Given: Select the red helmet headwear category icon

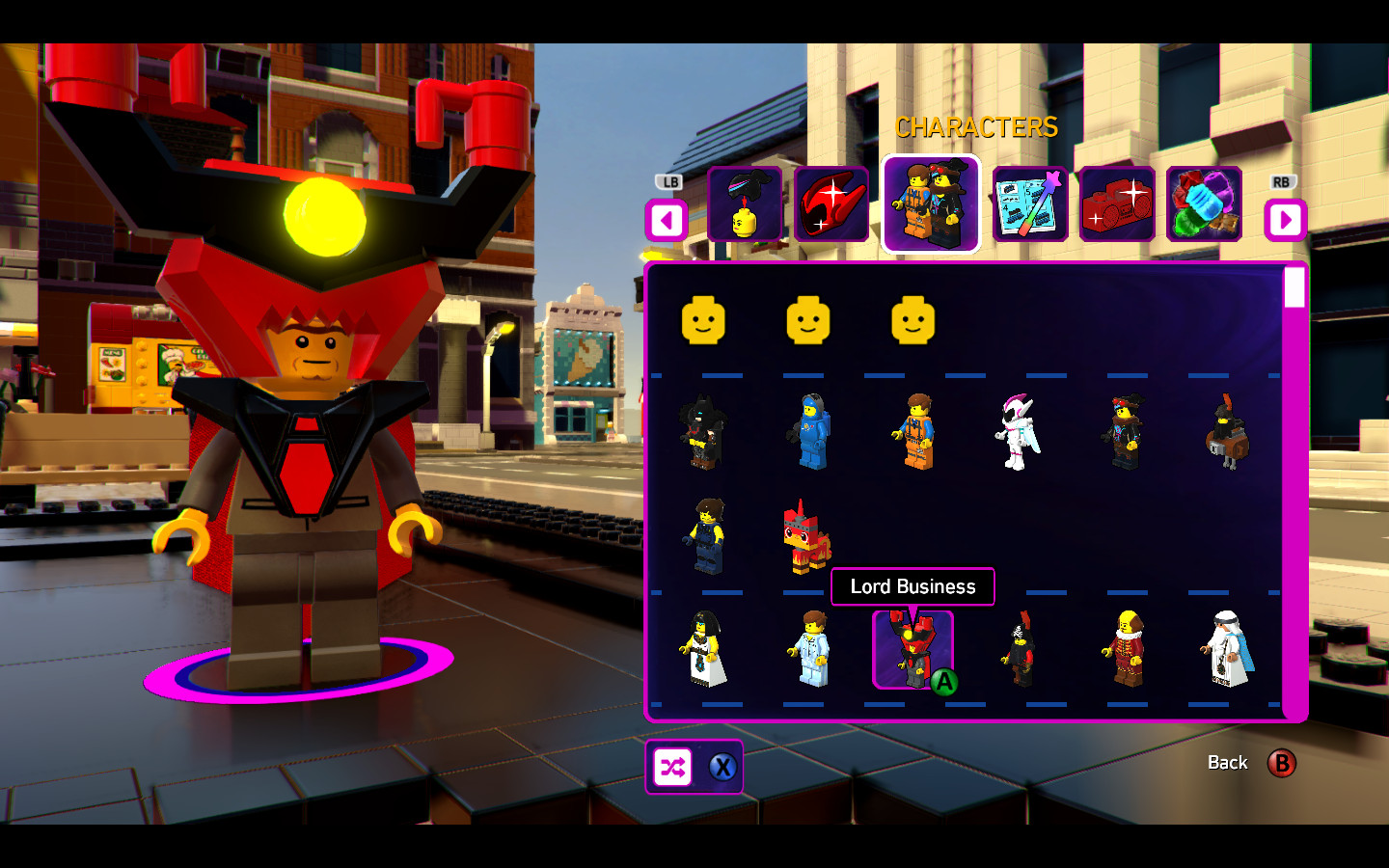Looking at the screenshot, I should tap(832, 205).
